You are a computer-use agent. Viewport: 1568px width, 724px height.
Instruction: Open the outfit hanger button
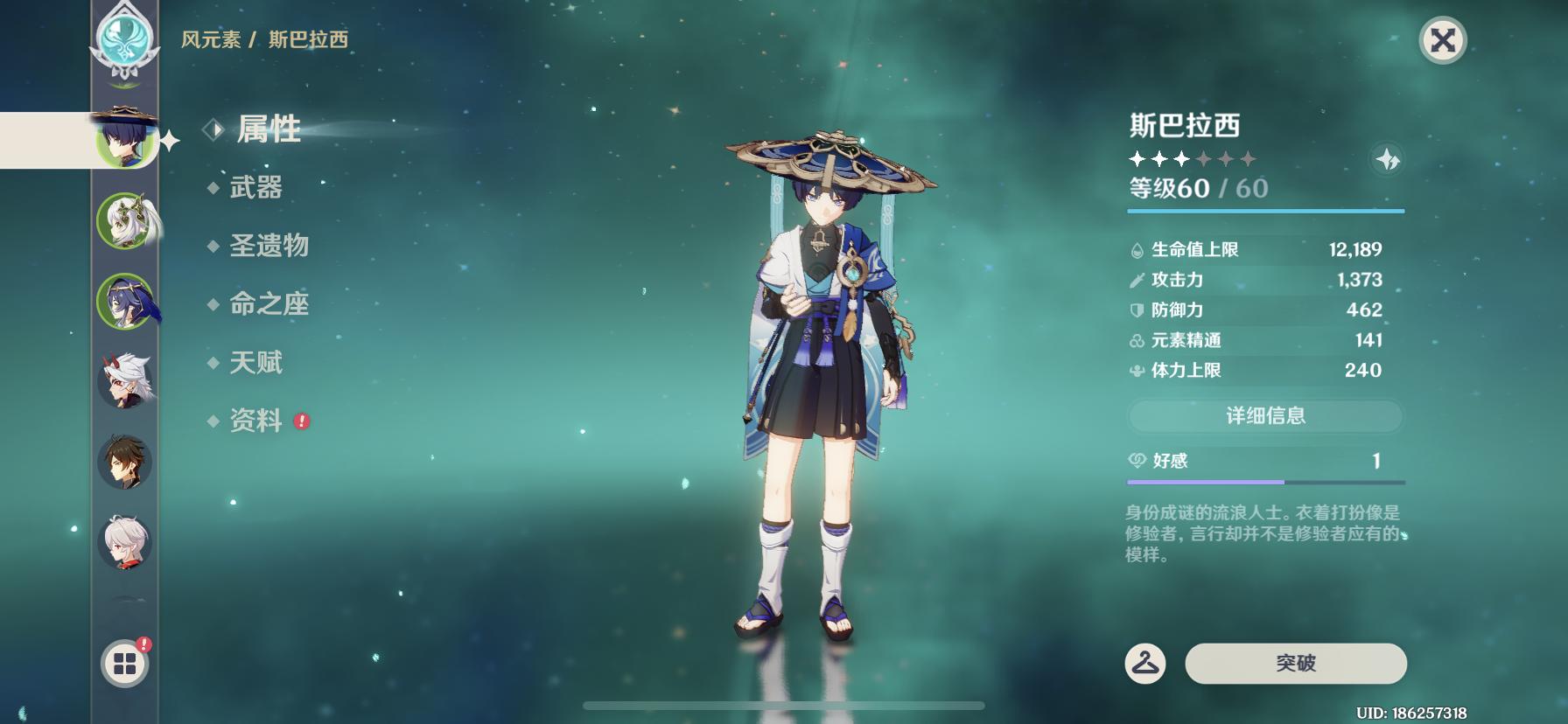1144,664
